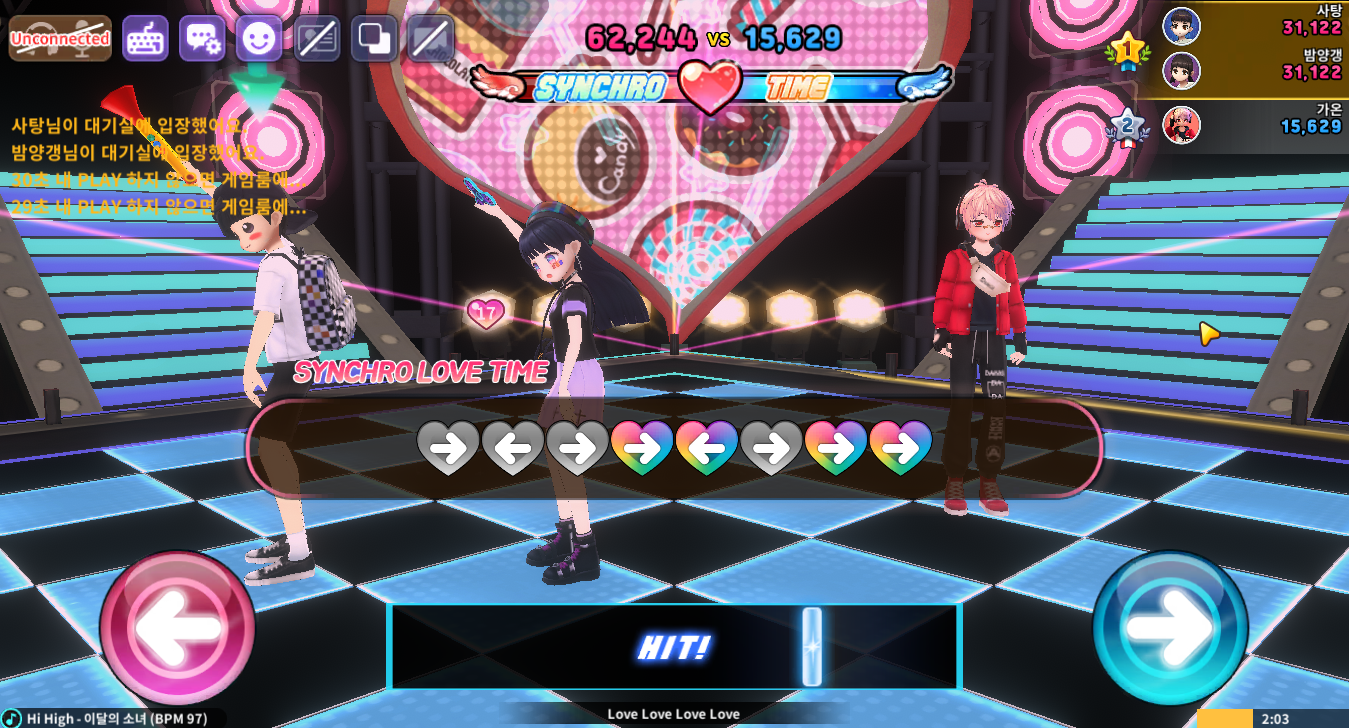Screen dimensions: 1349x728
Task: Open chat settings speech-bubble gear icon
Action: tap(202, 39)
